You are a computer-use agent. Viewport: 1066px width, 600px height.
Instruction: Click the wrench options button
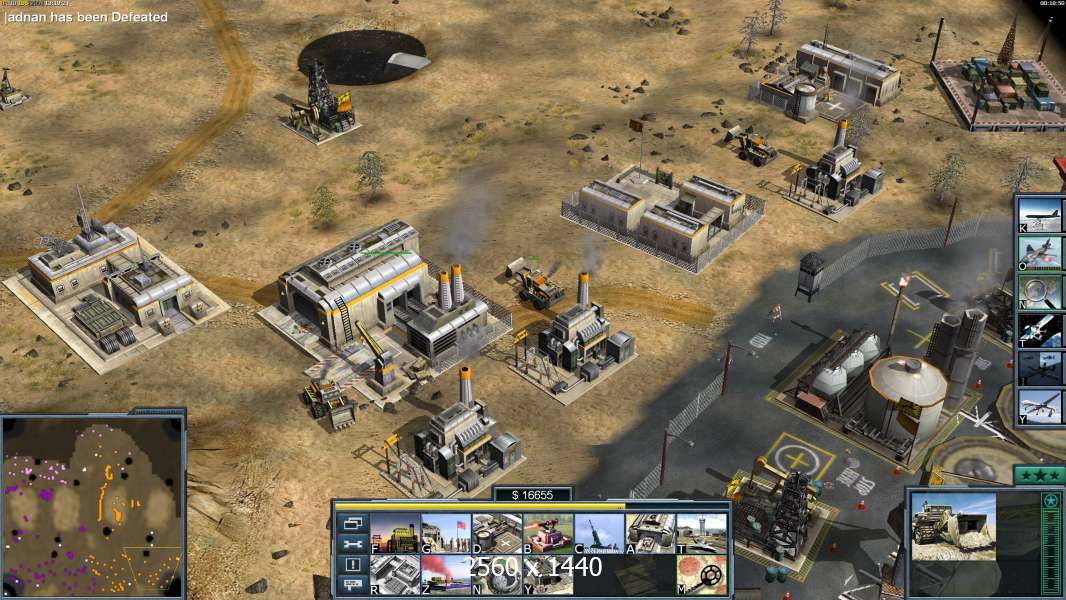point(352,544)
